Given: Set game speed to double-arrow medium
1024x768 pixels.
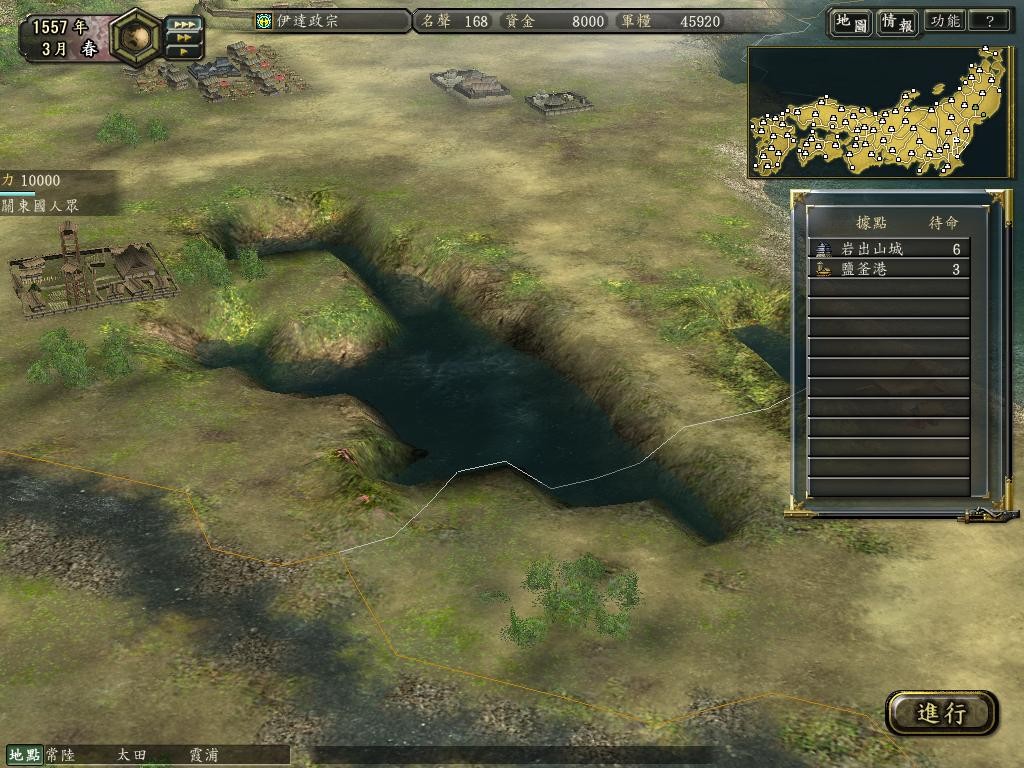Looking at the screenshot, I should (183, 38).
